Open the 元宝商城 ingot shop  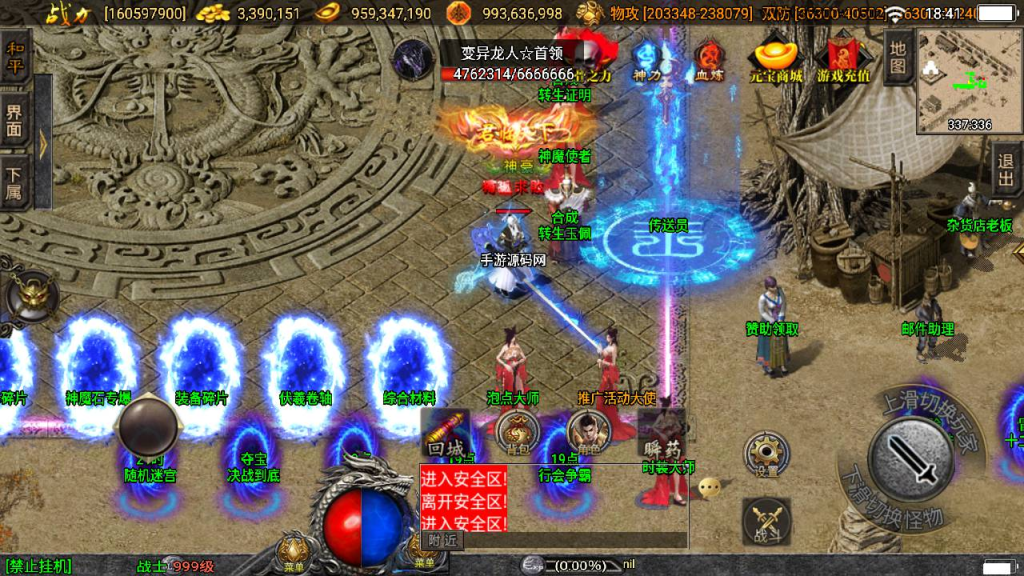tap(775, 60)
